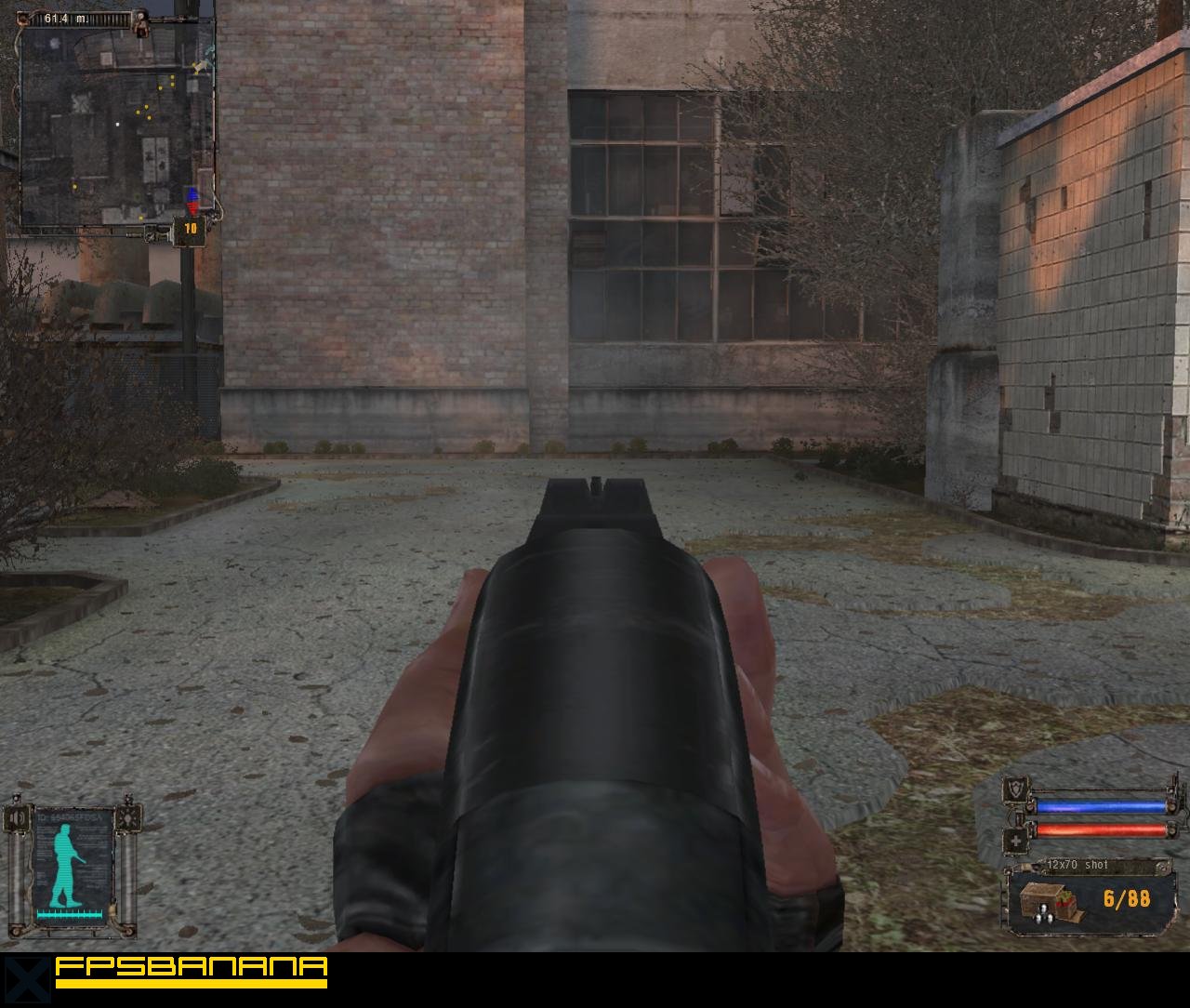Toggle the distance readout showing 61.4 m

65,18
